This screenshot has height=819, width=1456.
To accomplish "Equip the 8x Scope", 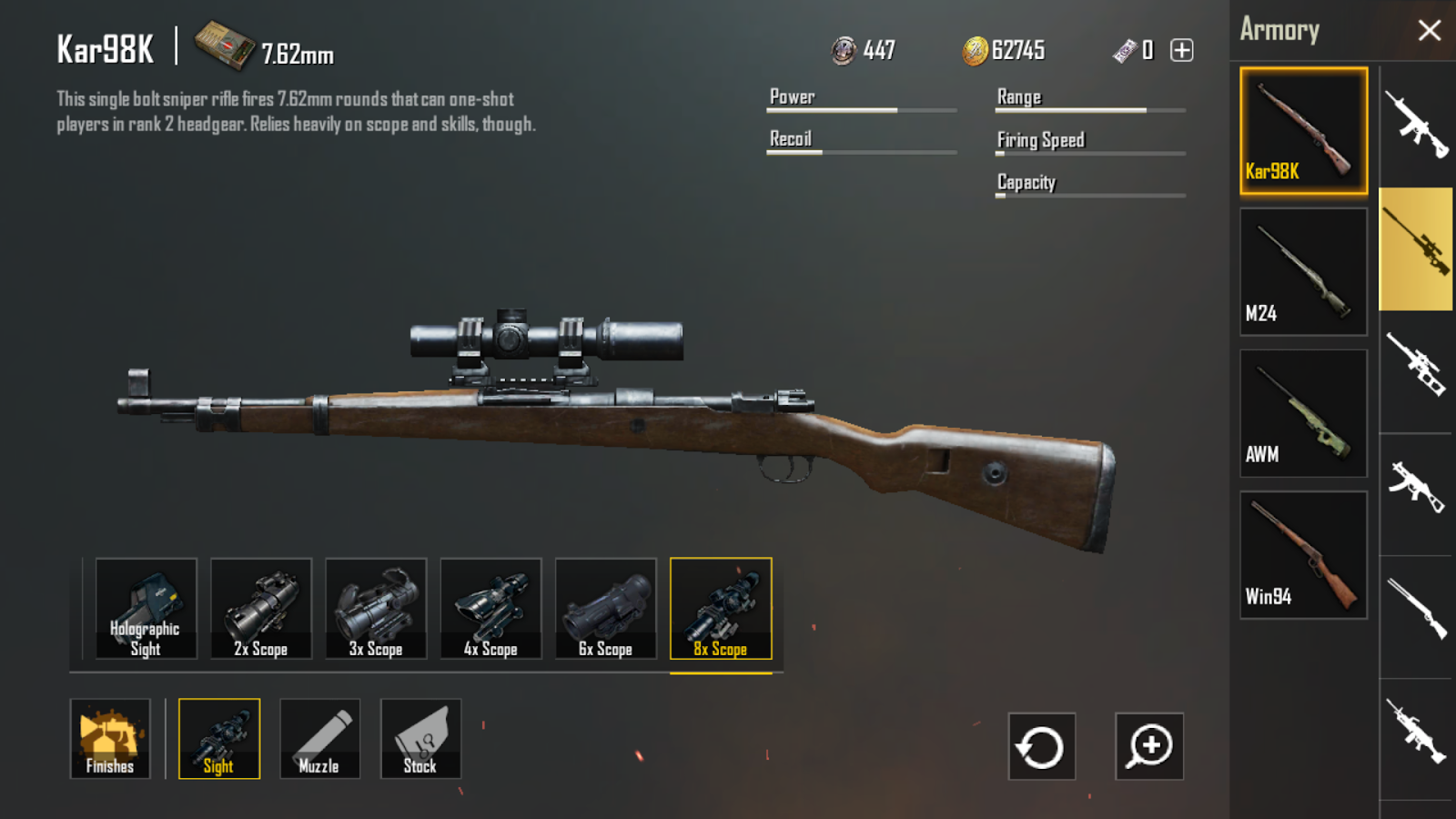I will pos(721,608).
